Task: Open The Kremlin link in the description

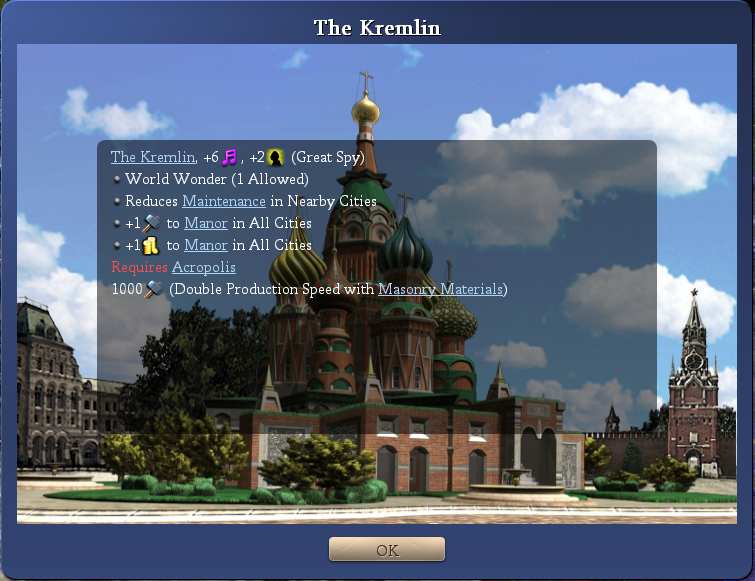Action: [152, 157]
